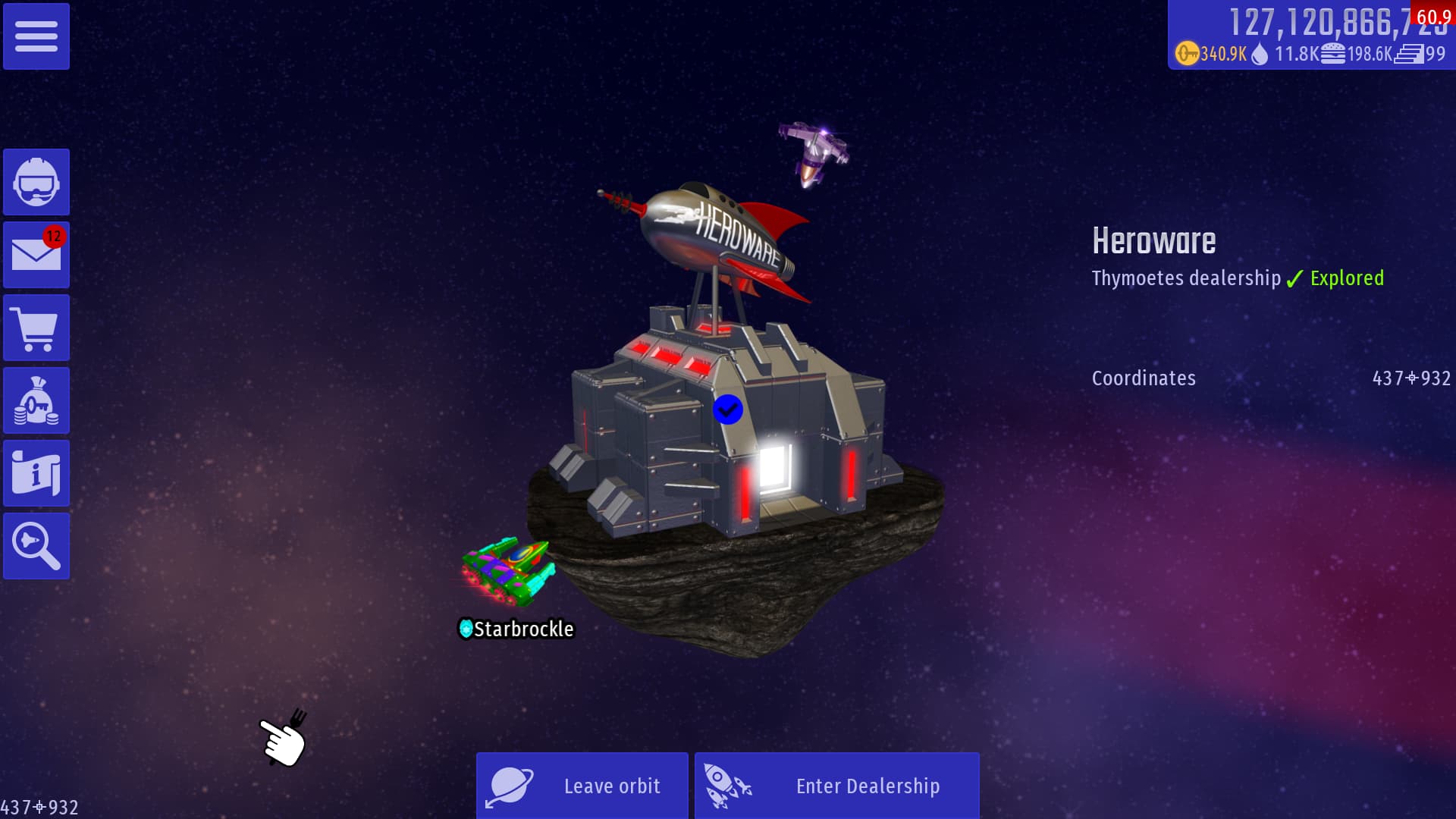This screenshot has width=1456, height=819.
Task: Click the blue checkmark marker on dealership
Action: (727, 409)
